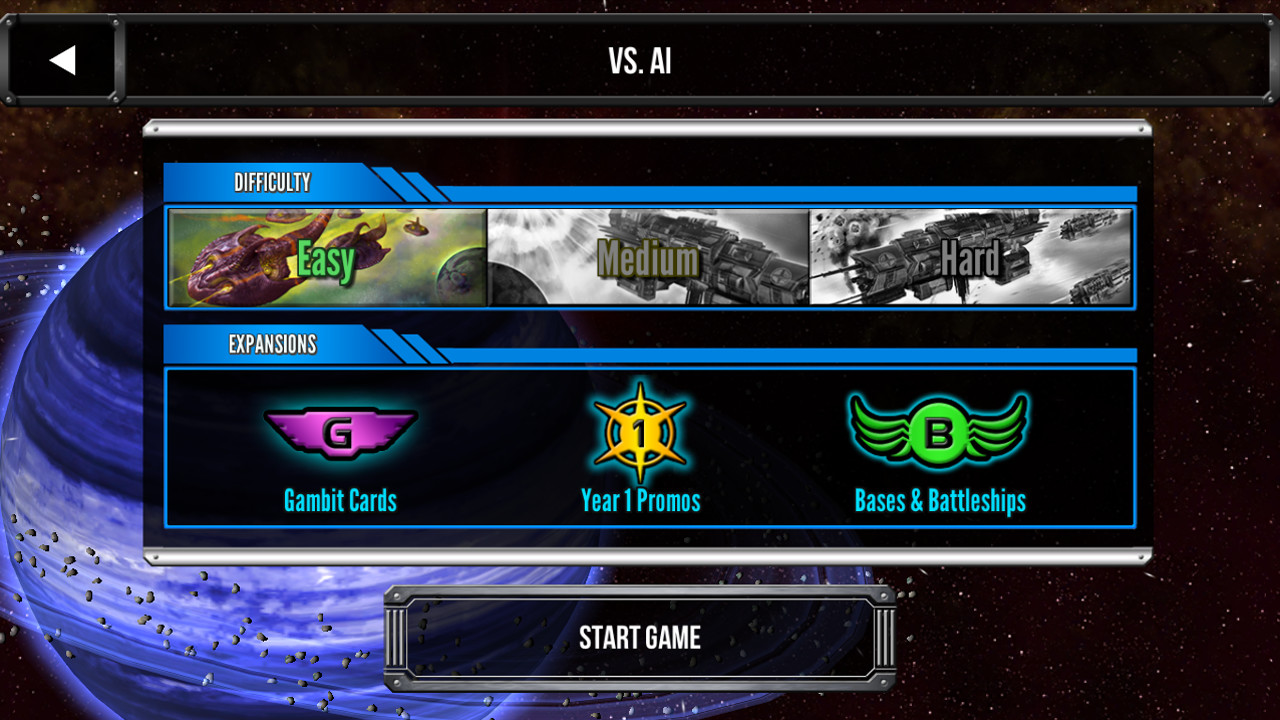
Task: Select the Bases & Battleships winged icon
Action: 938,430
